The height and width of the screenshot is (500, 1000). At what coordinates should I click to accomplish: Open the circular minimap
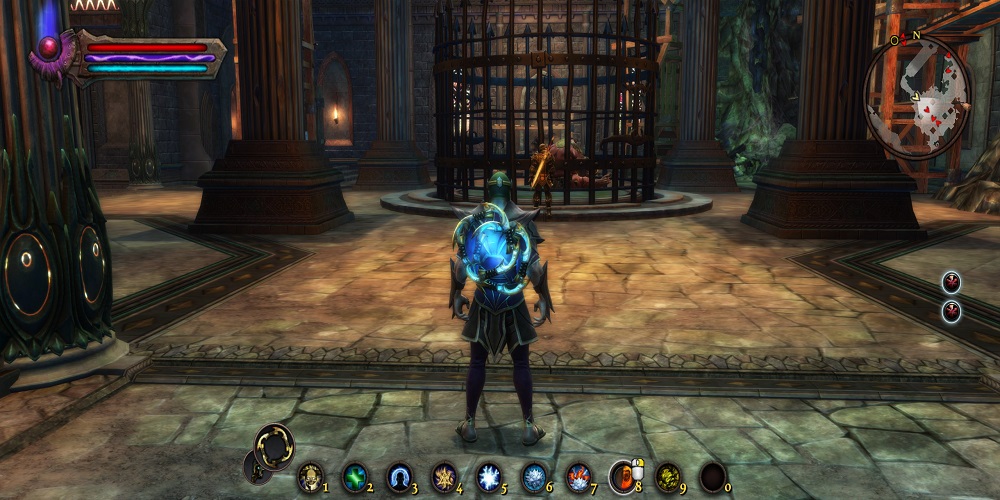click(917, 96)
